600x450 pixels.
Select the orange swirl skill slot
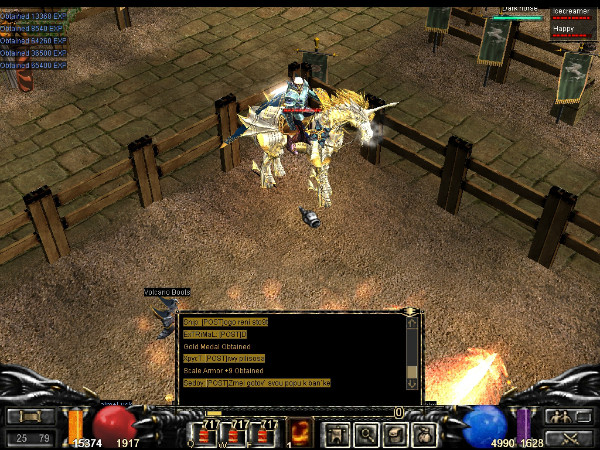click(x=298, y=434)
